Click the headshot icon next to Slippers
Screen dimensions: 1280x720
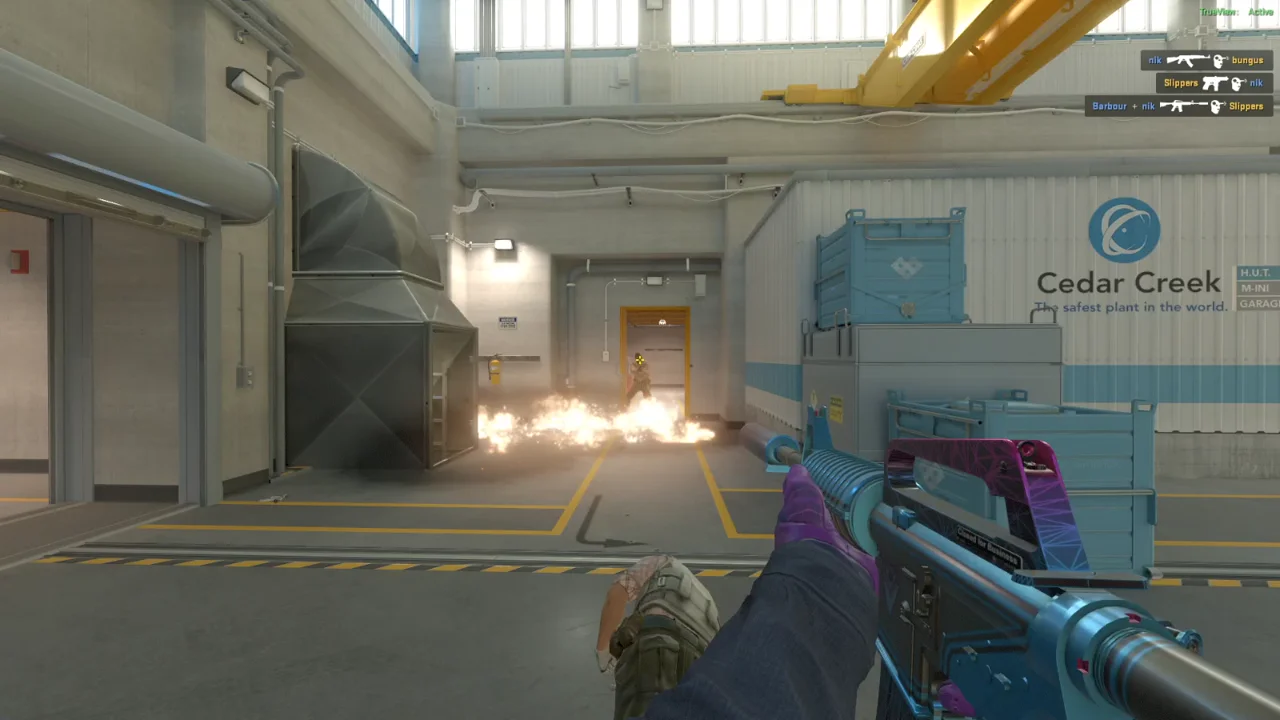tap(1215, 106)
